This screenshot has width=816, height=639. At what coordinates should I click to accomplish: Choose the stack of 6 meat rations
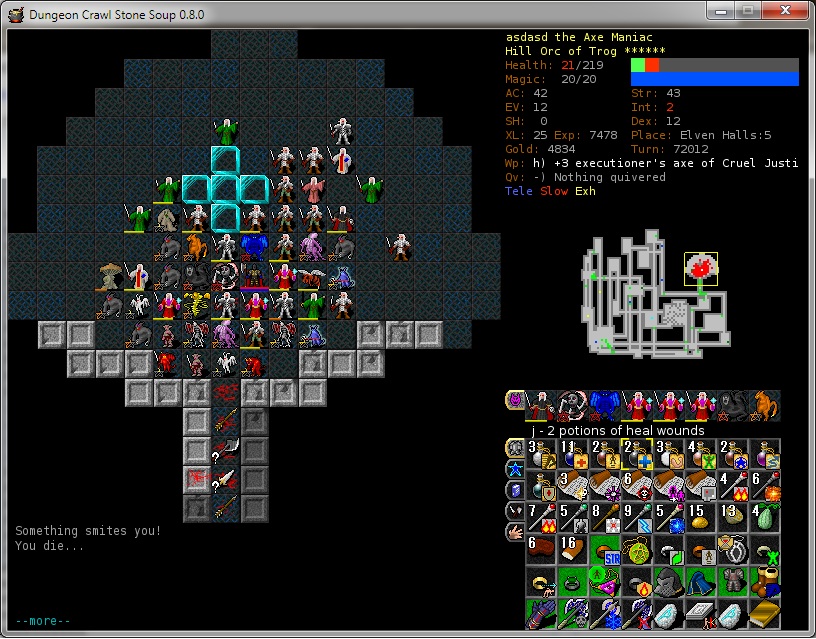point(540,550)
